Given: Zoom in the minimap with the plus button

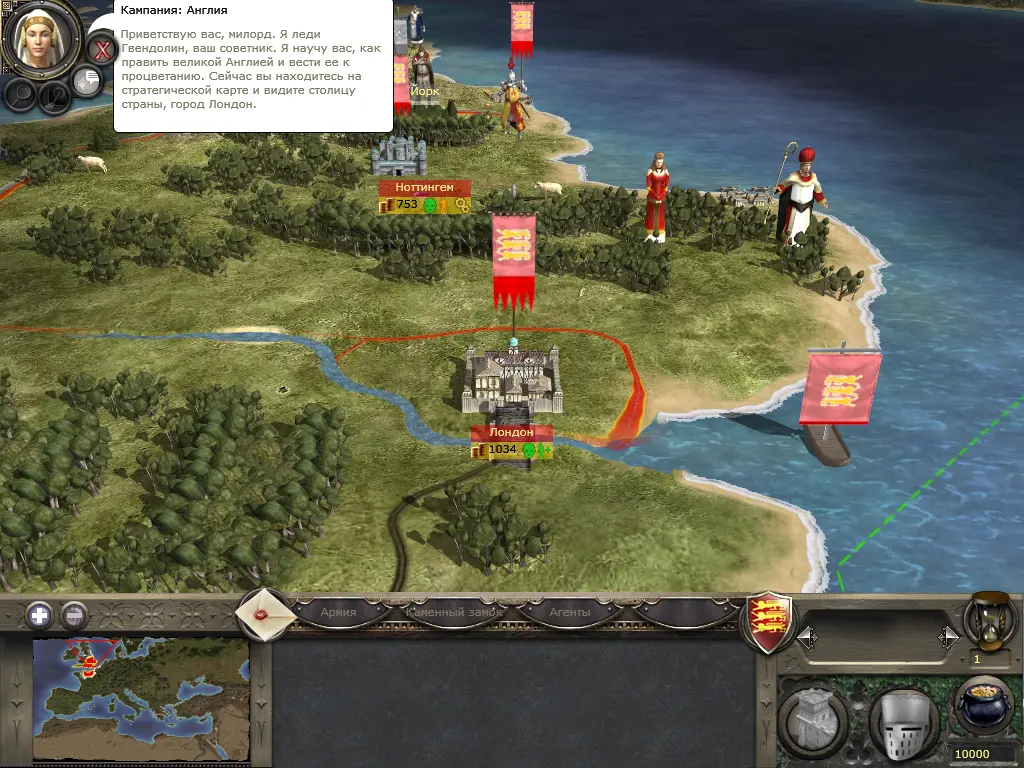Looking at the screenshot, I should (x=40, y=615).
